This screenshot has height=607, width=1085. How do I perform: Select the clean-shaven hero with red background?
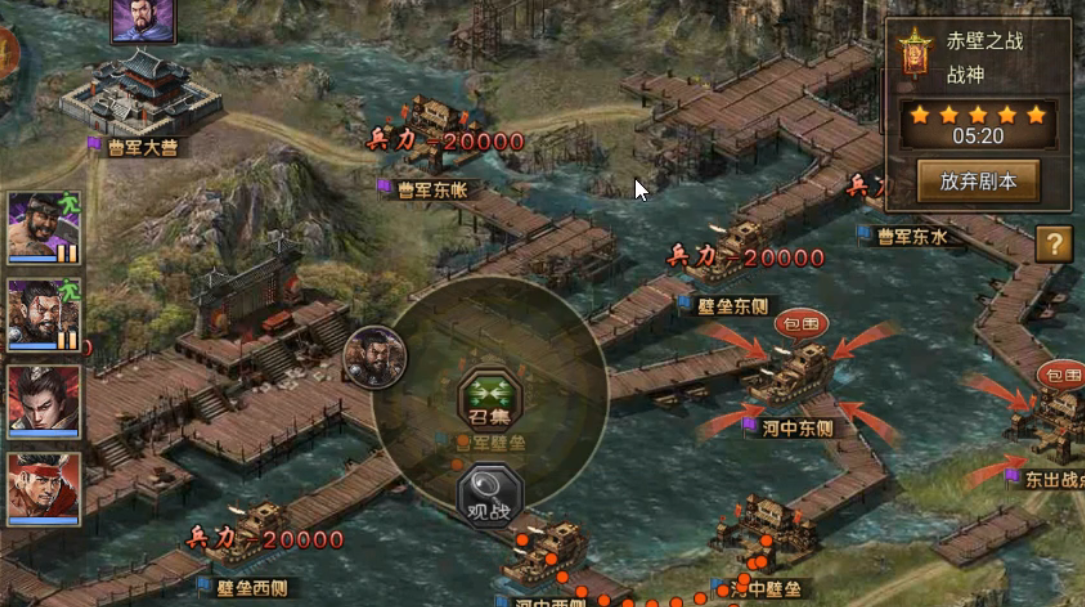coord(44,400)
